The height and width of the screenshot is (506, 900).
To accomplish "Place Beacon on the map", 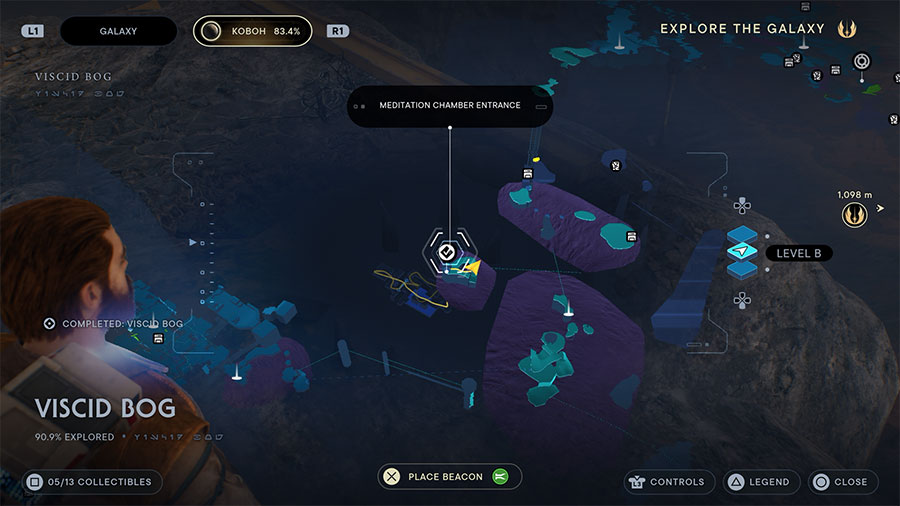I will pos(449,477).
